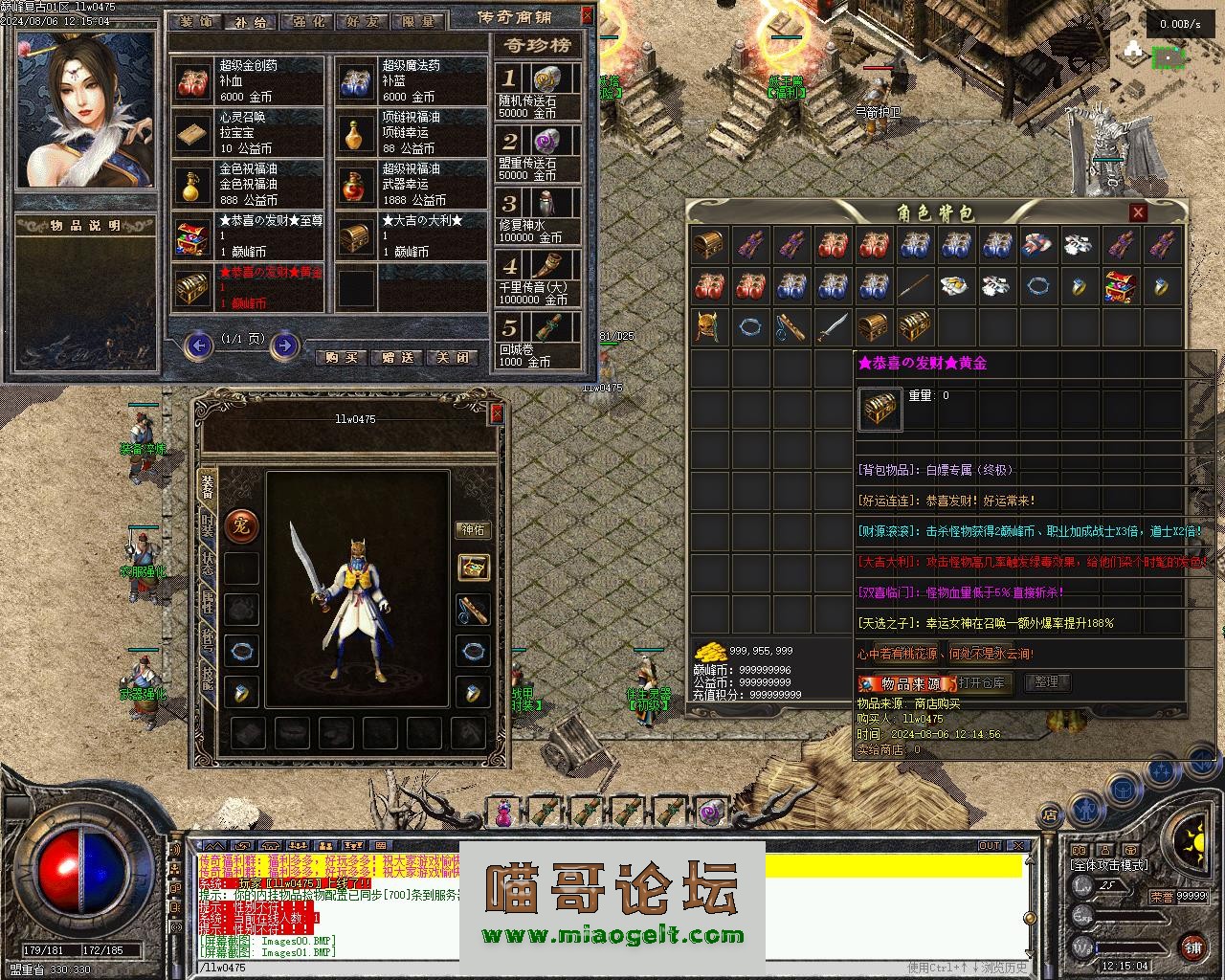
Task: Close the llw0475 character window
Action: [496, 413]
